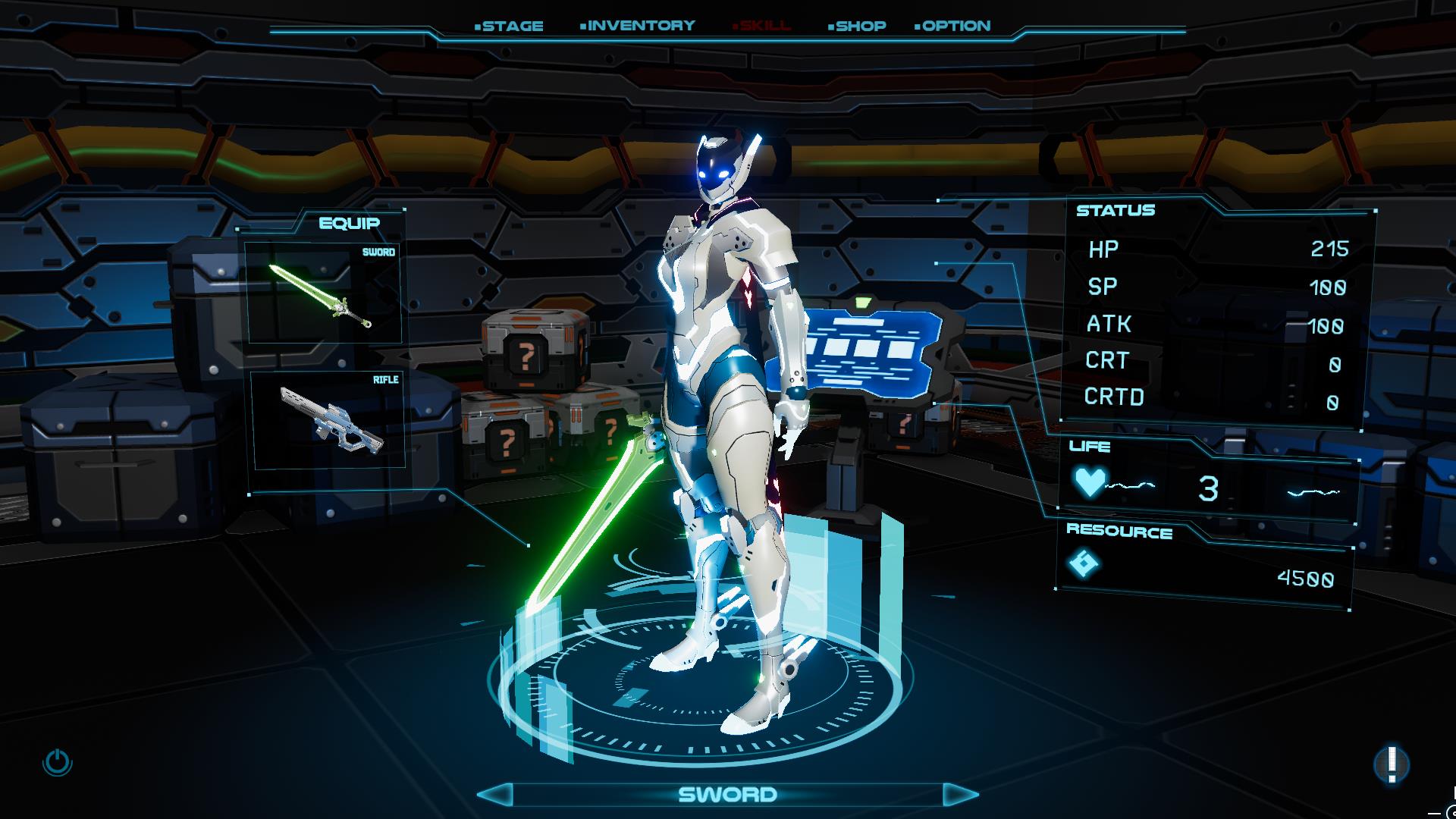Choose the equipped rifle slot
1456x819 pixels.
click(328, 419)
